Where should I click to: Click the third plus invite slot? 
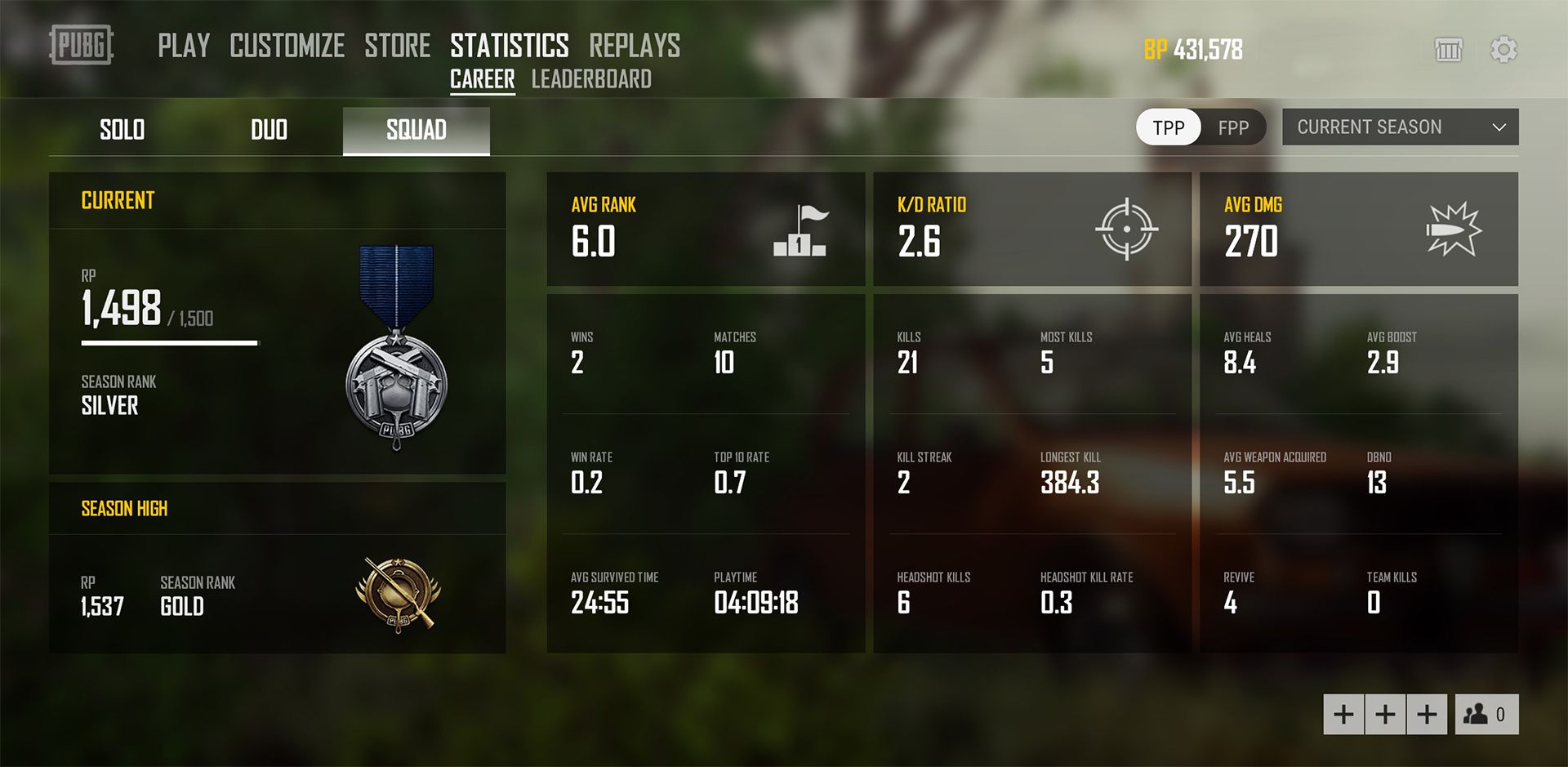click(1427, 714)
